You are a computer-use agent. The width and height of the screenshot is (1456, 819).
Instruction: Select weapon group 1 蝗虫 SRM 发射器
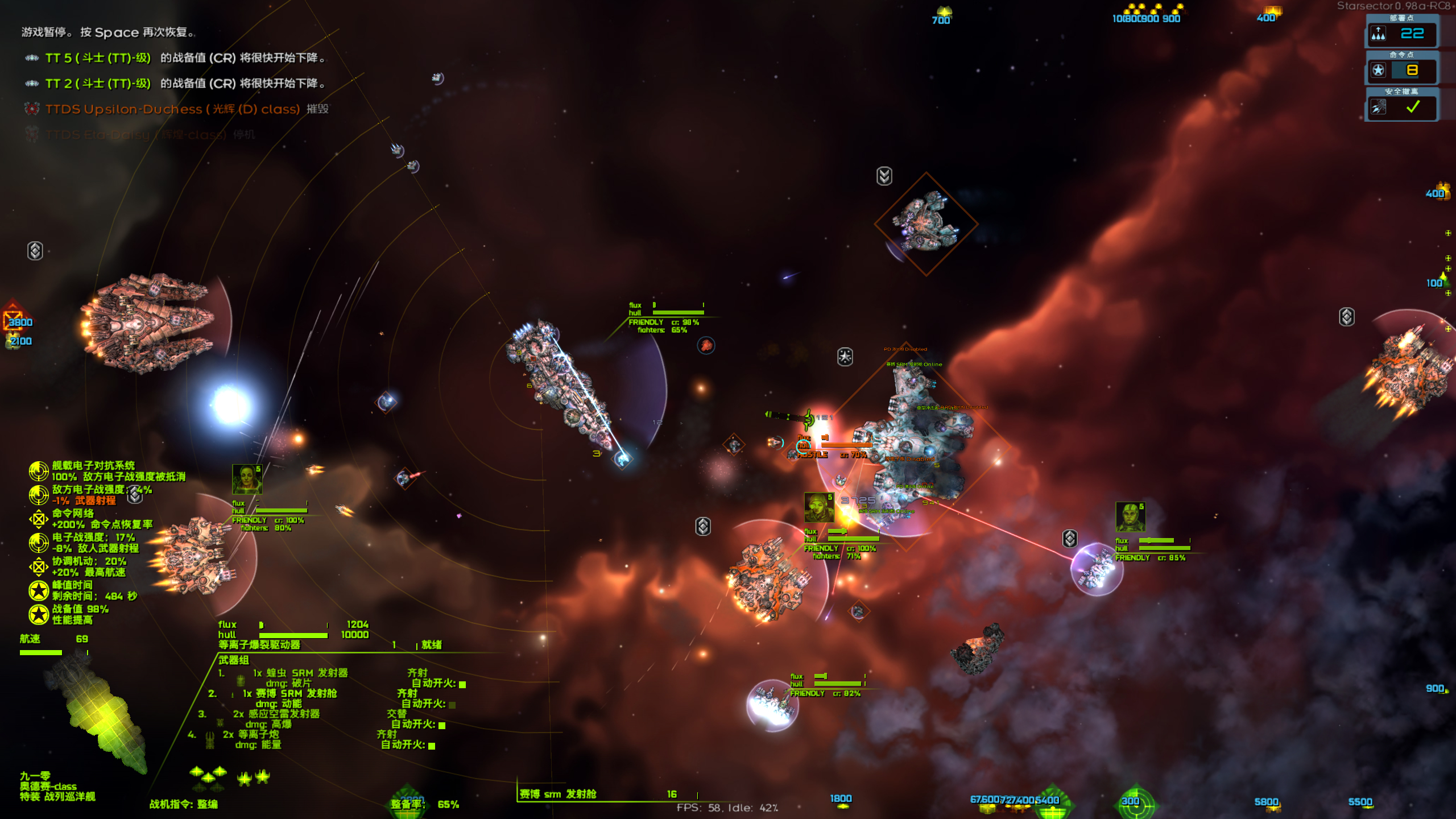tap(300, 673)
